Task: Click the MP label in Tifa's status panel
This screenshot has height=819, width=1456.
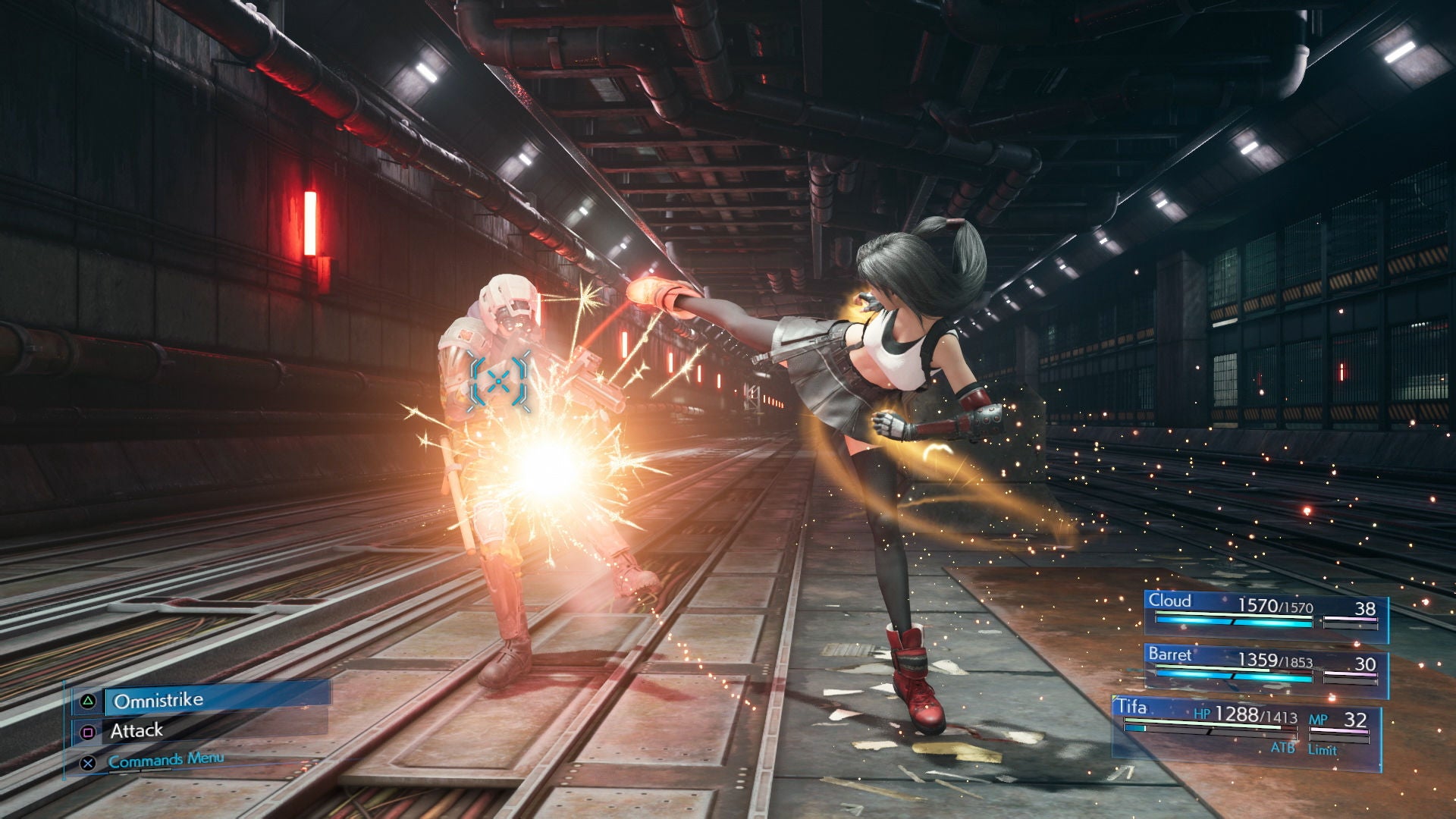Action: click(x=1319, y=720)
